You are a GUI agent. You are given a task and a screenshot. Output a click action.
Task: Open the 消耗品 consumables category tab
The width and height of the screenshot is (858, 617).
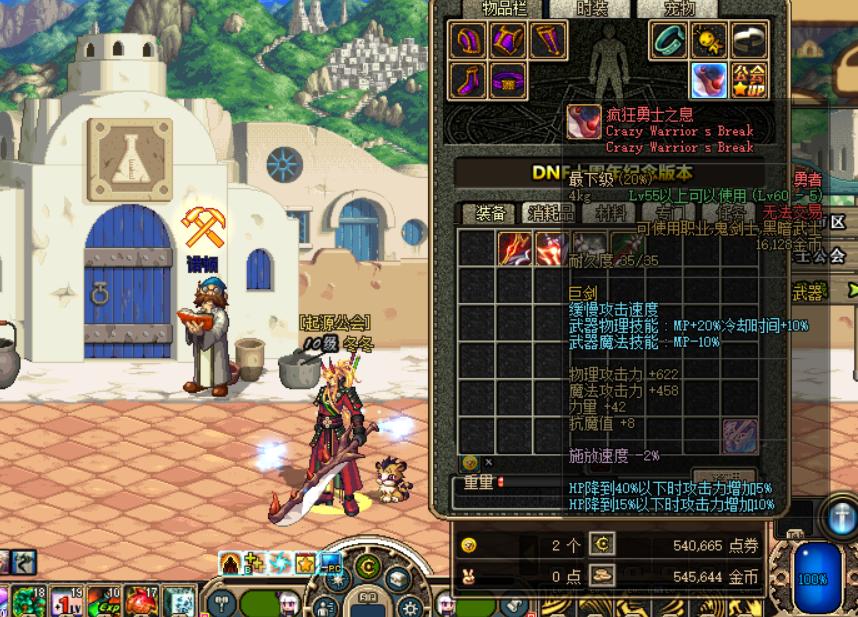coord(551,213)
